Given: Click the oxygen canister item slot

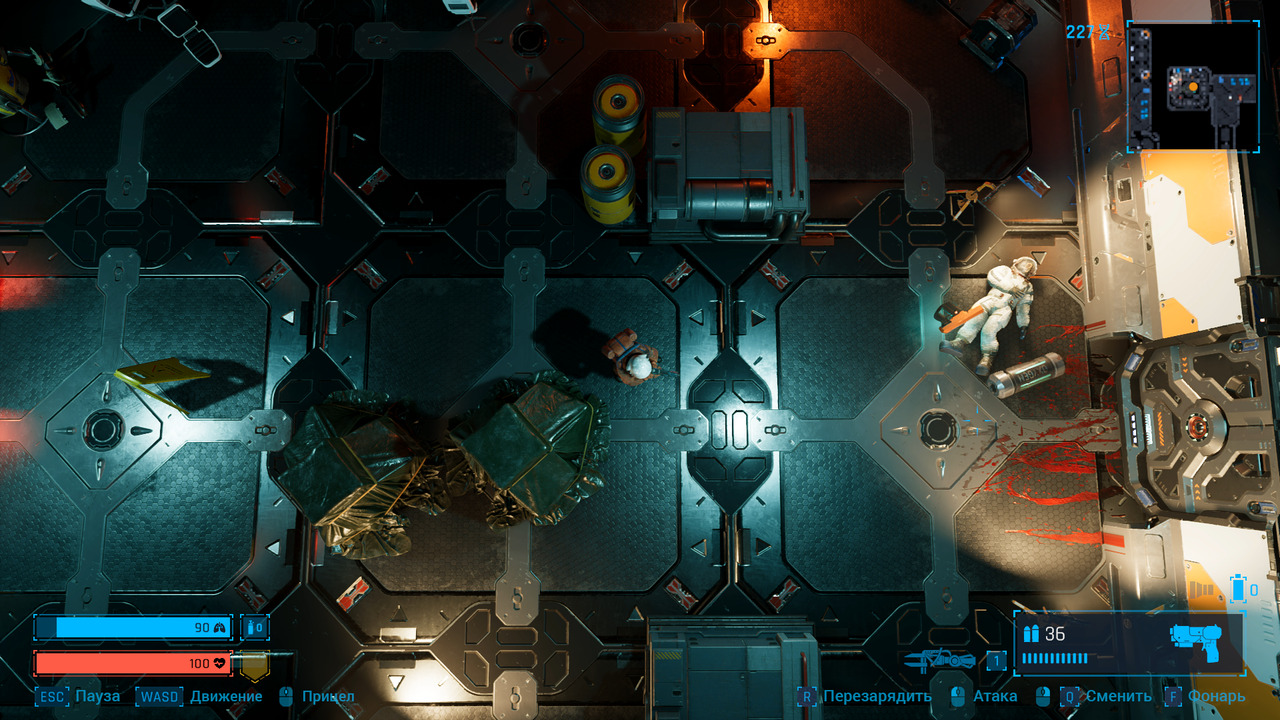Looking at the screenshot, I should tap(255, 628).
